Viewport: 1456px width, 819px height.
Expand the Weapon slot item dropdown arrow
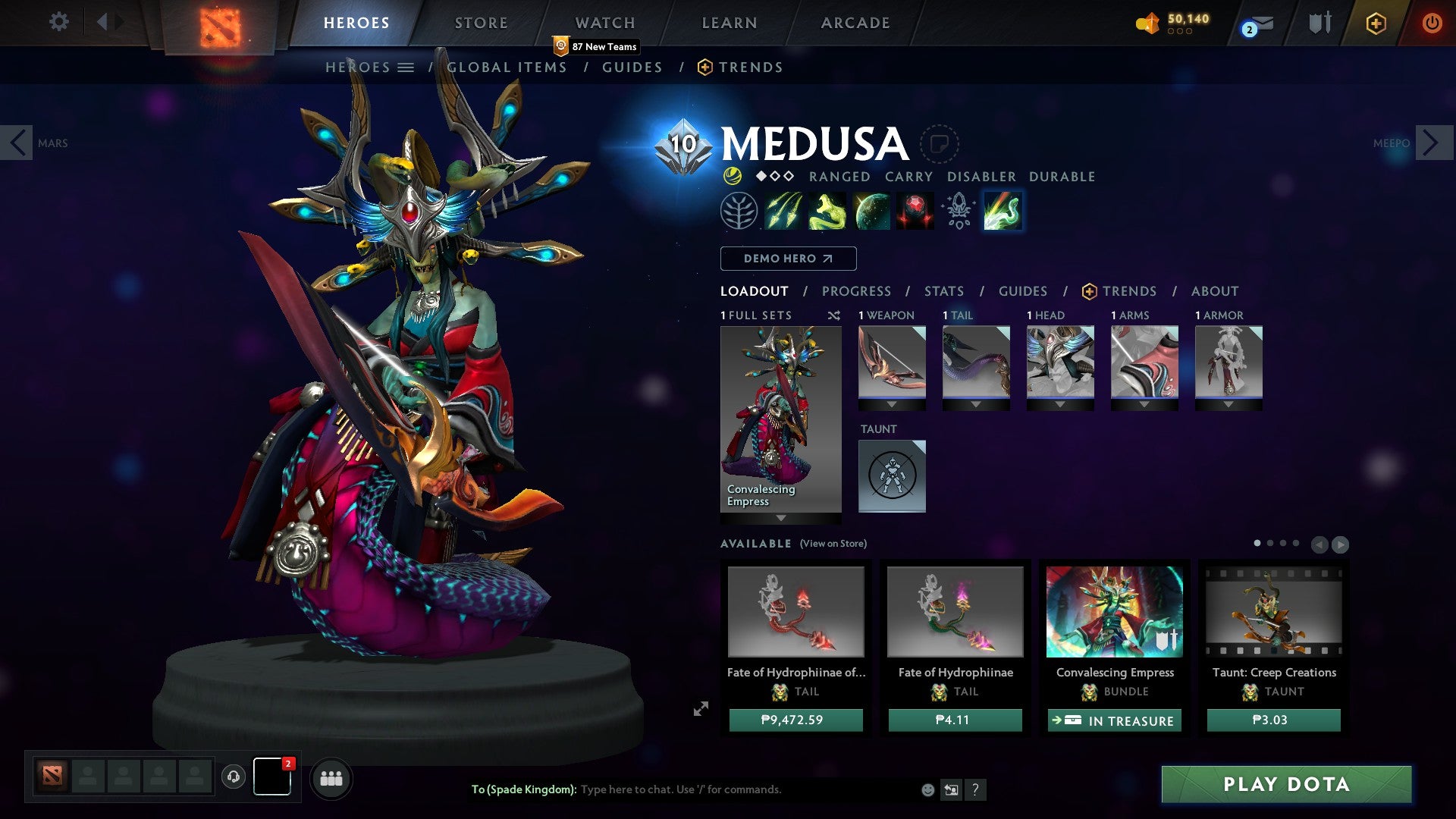(x=892, y=404)
